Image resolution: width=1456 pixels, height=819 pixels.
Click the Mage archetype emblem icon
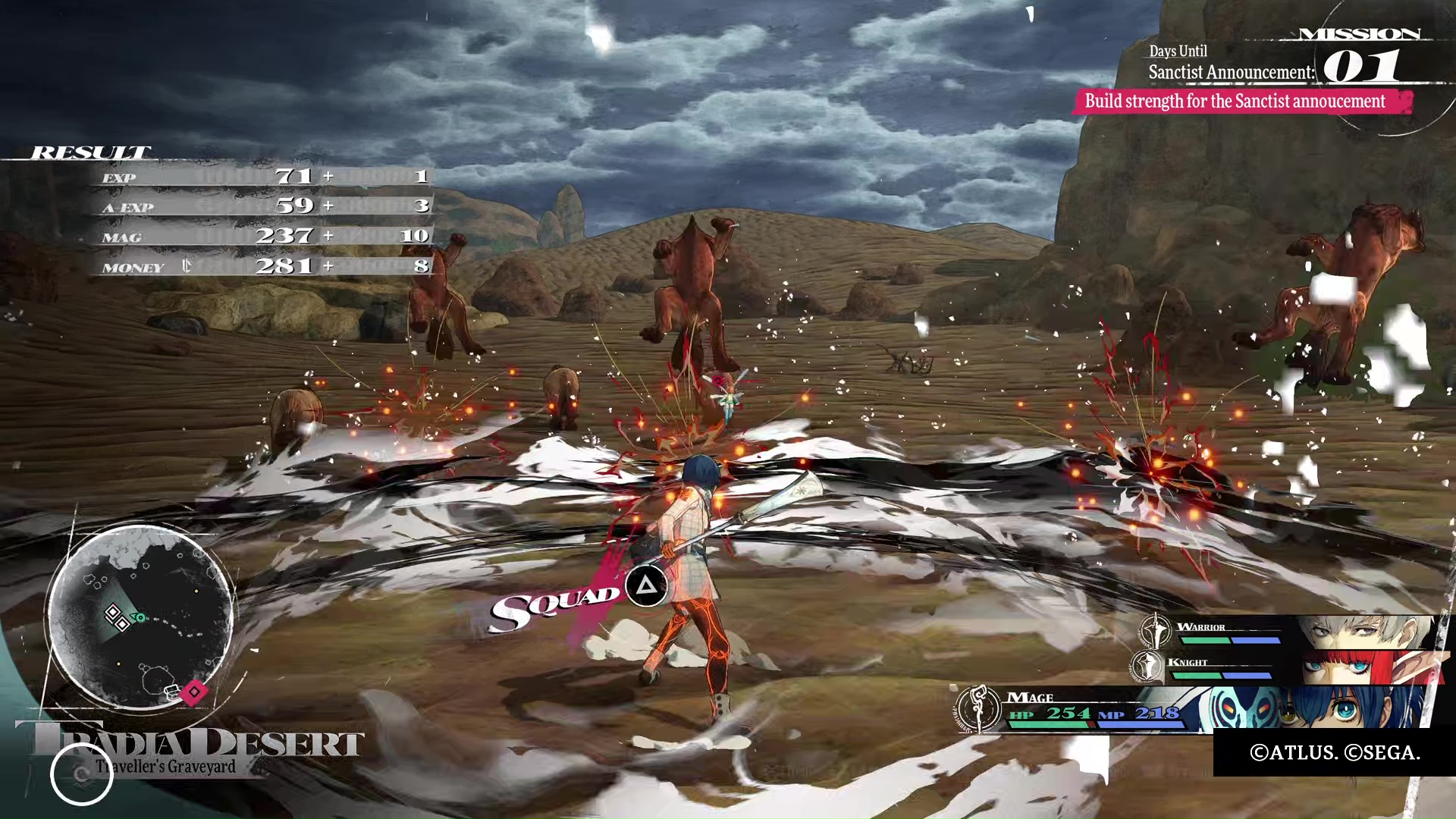[x=979, y=708]
